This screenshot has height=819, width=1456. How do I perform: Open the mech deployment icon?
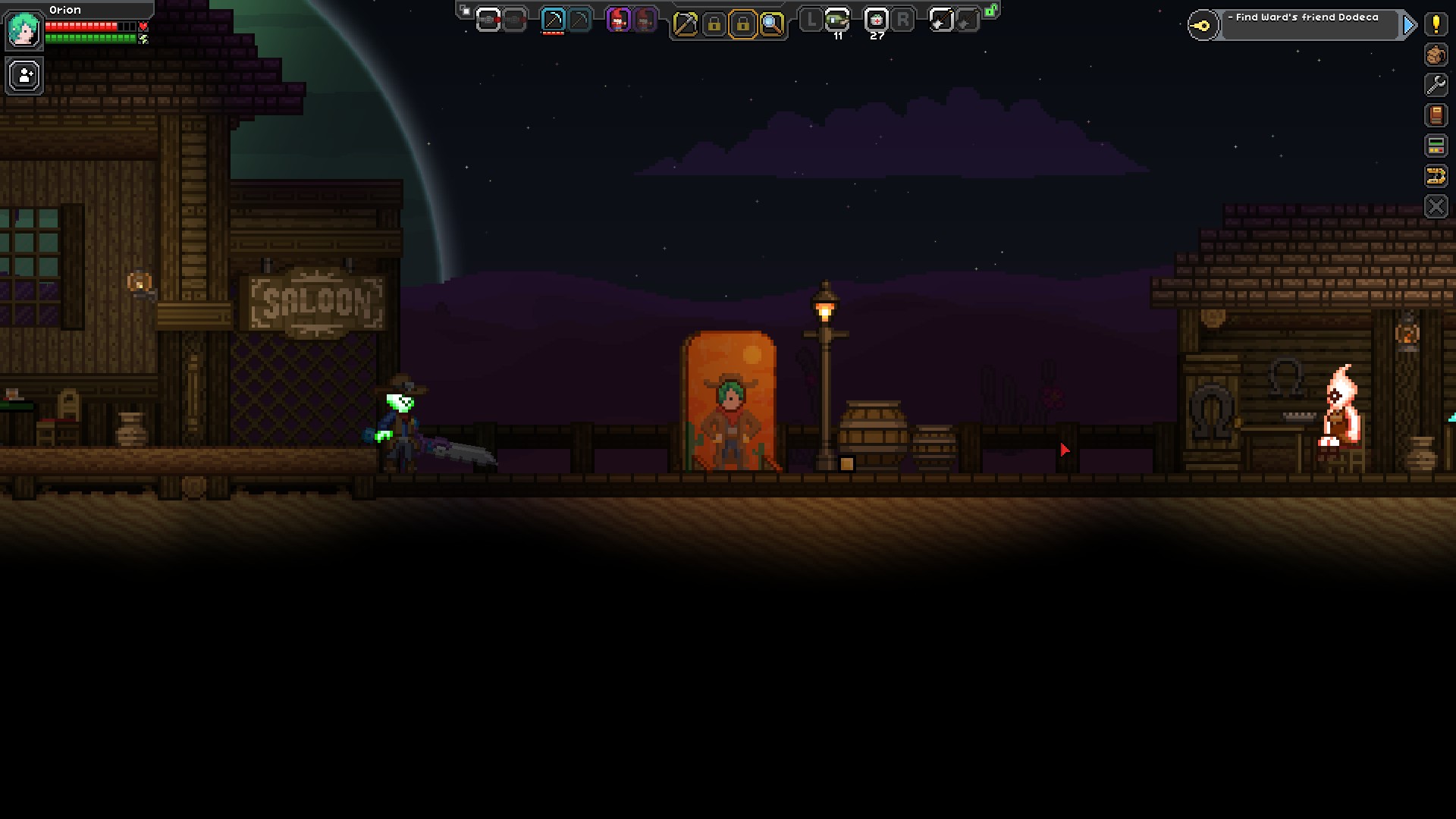coord(1438,145)
